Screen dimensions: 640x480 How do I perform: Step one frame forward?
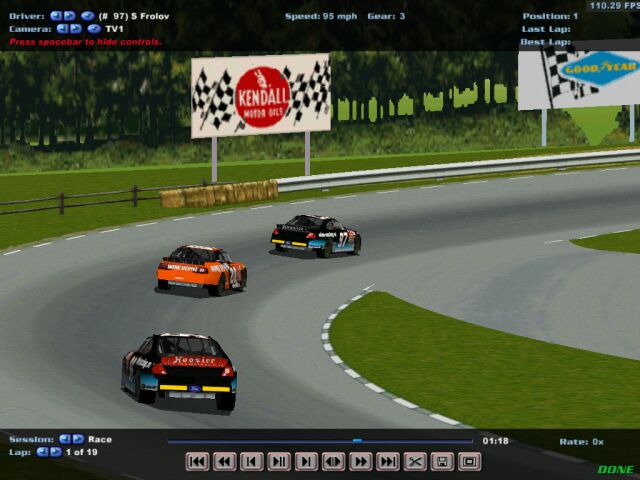306,461
